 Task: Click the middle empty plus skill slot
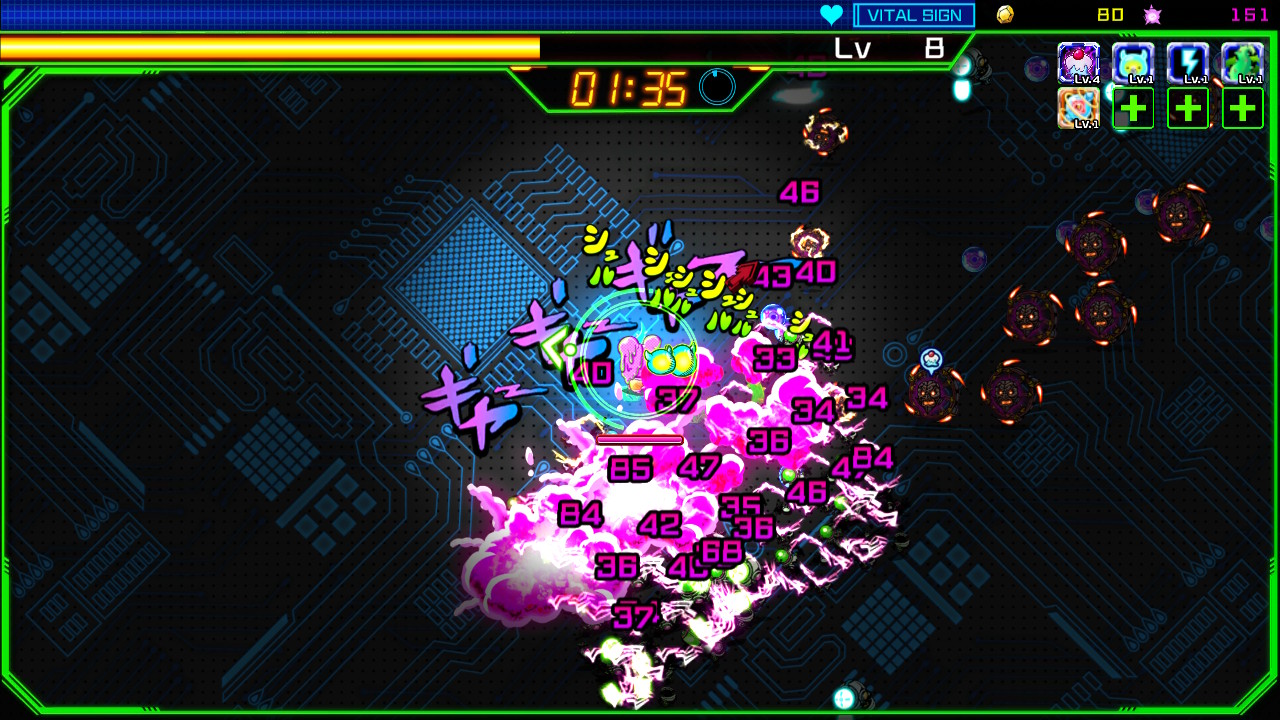(x=1188, y=107)
